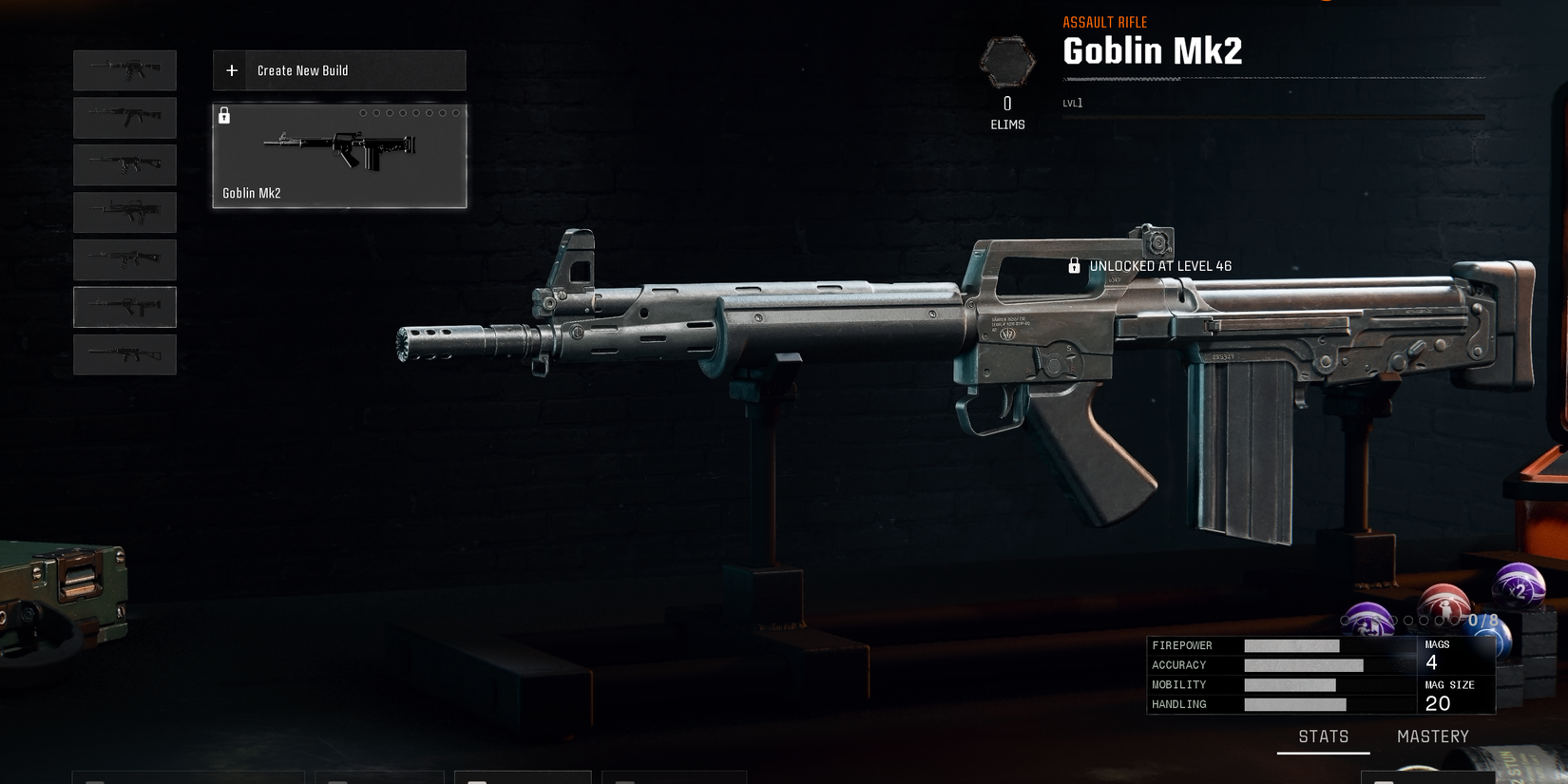Screen dimensions: 1568x784
Task: Select the bottom weapon silhouette in the sidebar
Action: tap(124, 354)
